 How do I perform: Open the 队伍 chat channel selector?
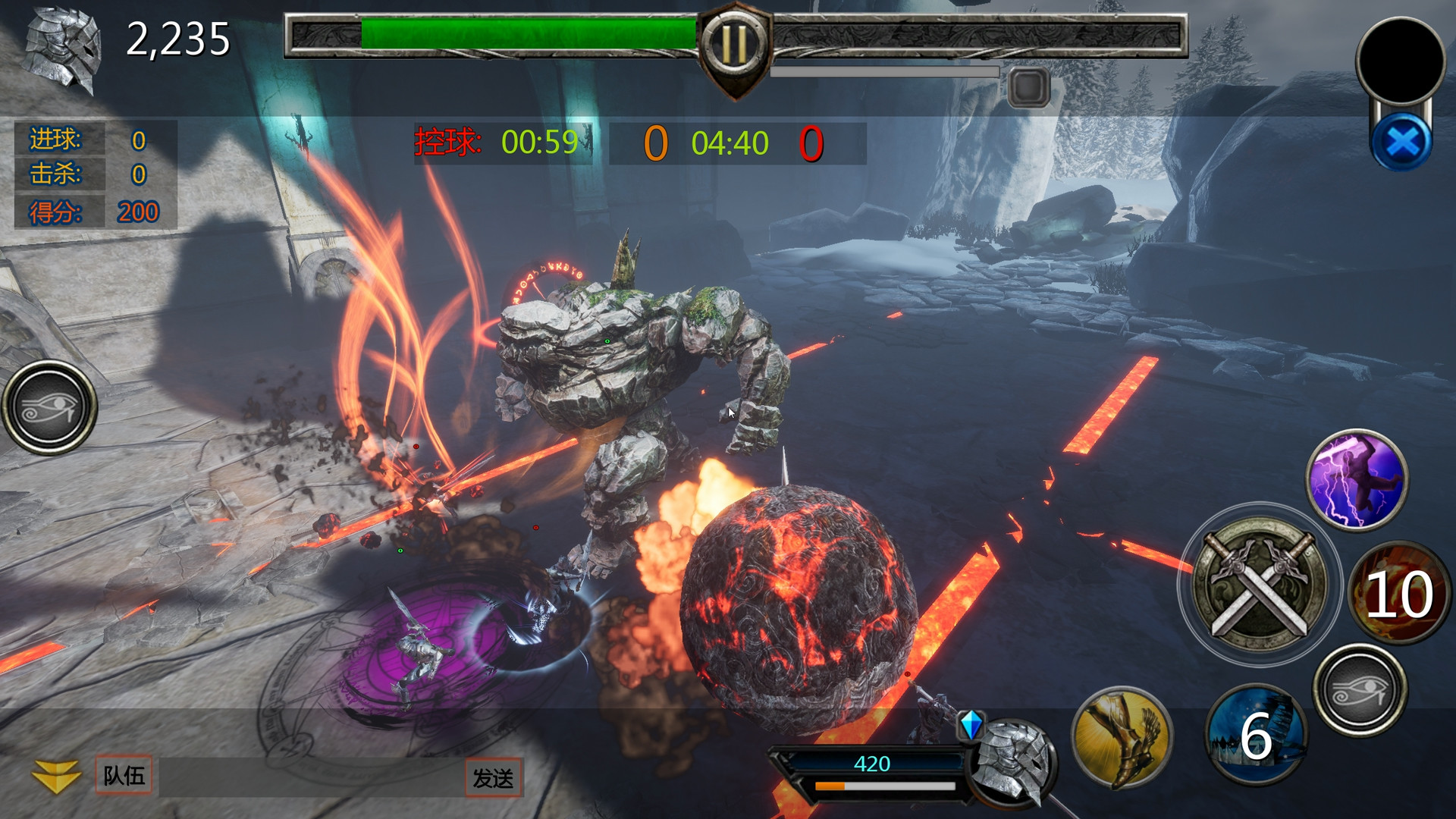click(x=124, y=777)
